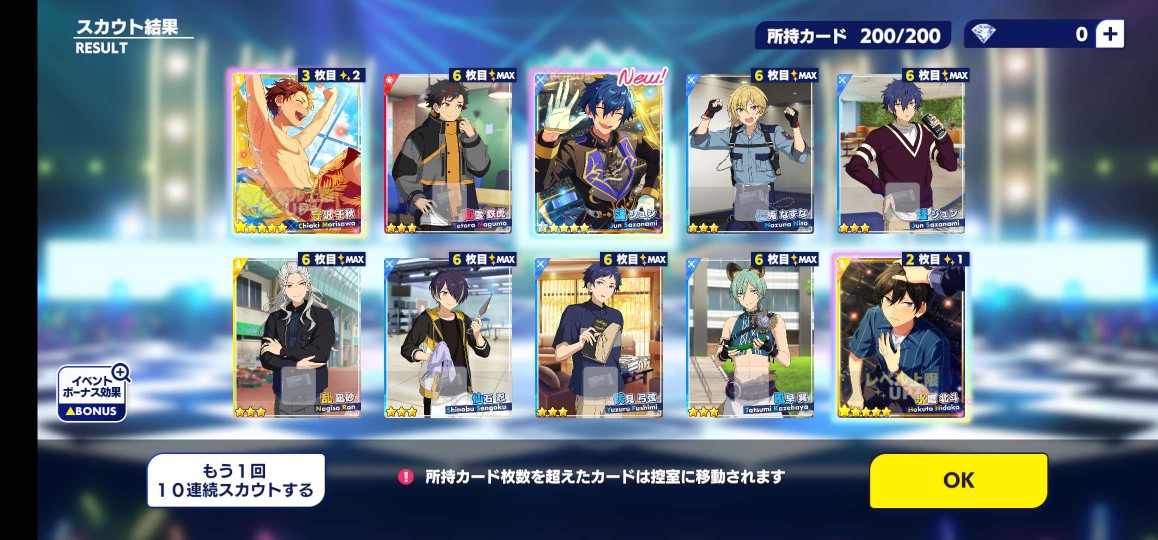Viewport: 1158px width, 540px height.
Task: Open the event bonus effect info
Action: point(92,392)
